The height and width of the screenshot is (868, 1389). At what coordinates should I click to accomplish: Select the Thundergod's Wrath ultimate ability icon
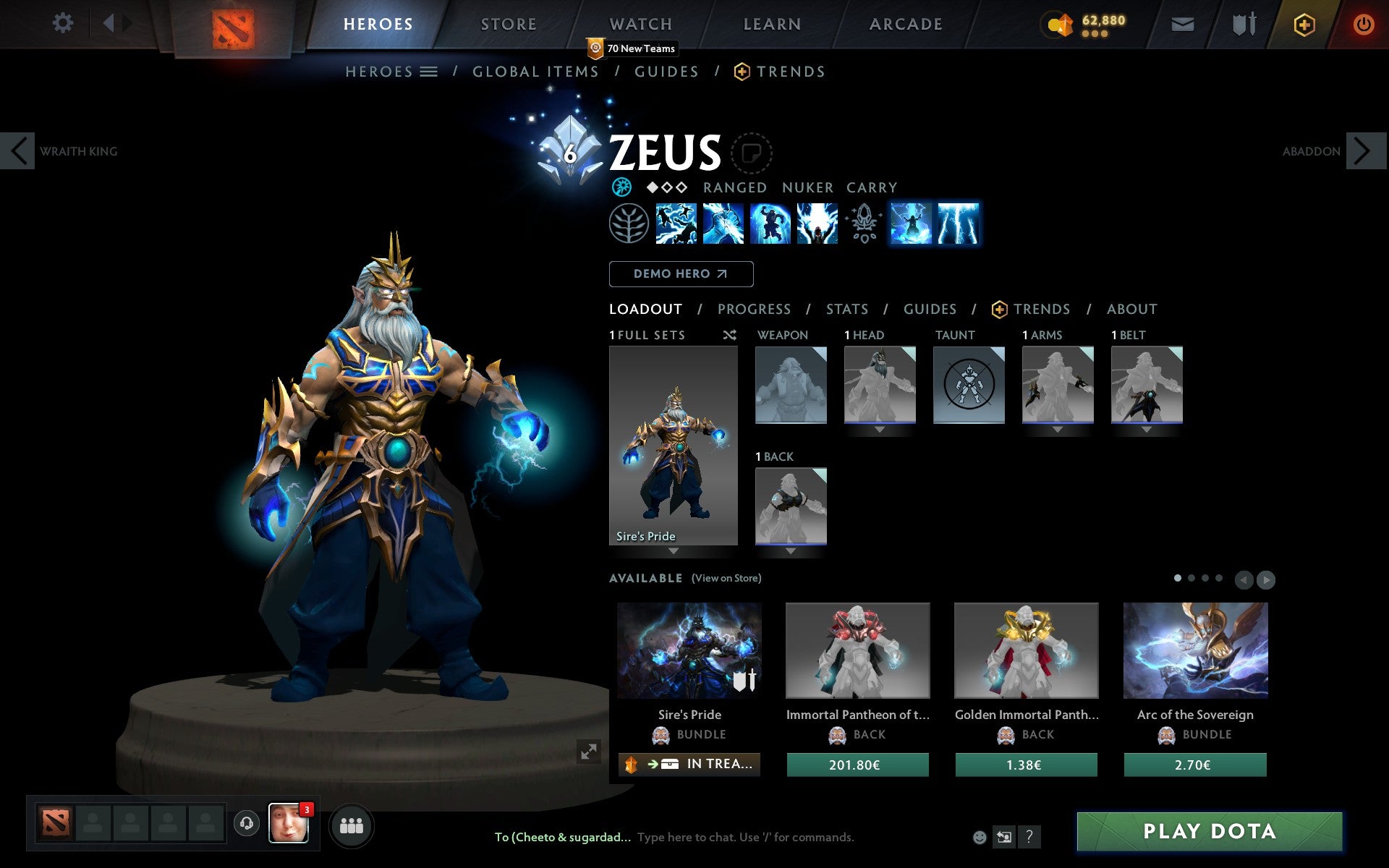[x=960, y=224]
